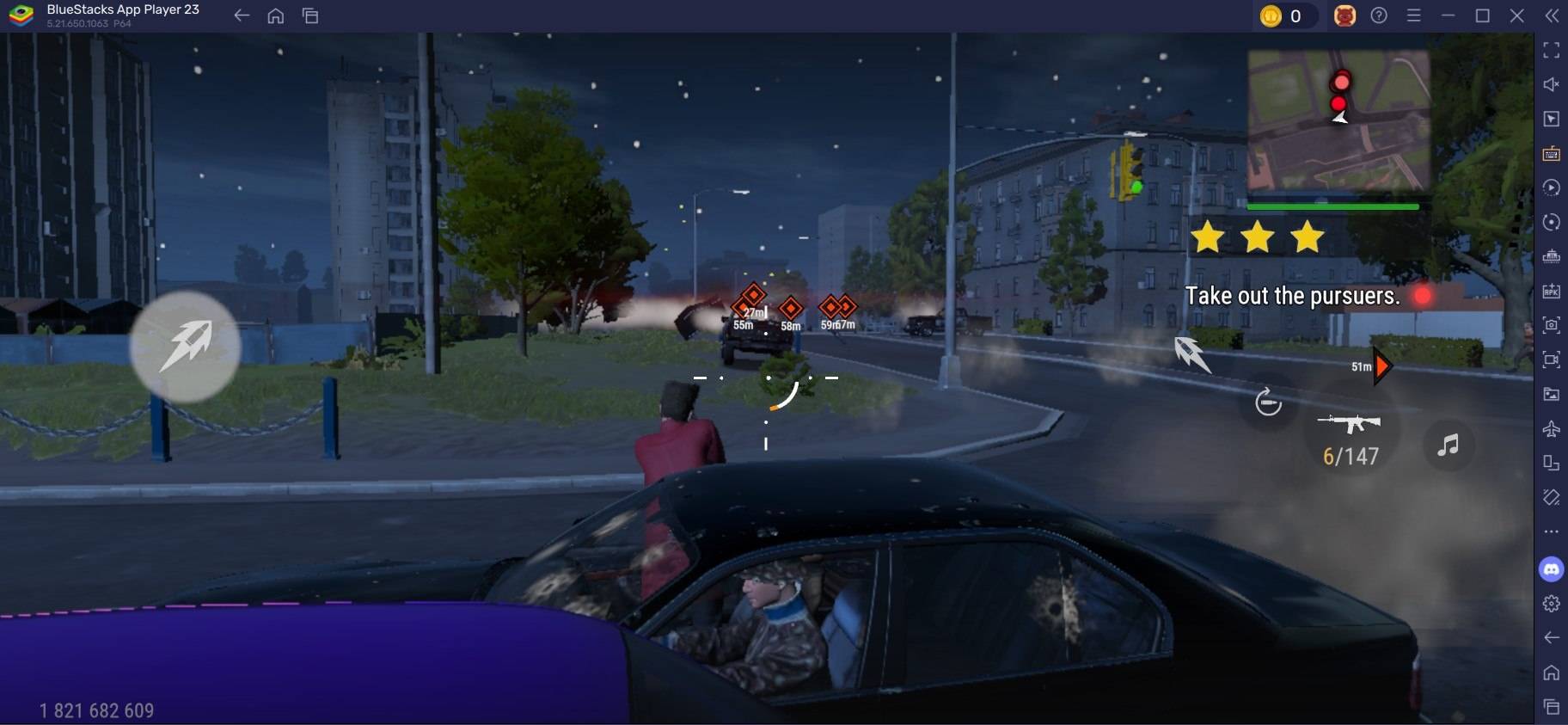Open the Media Manager folder
Image resolution: width=1568 pixels, height=725 pixels.
point(1552,396)
